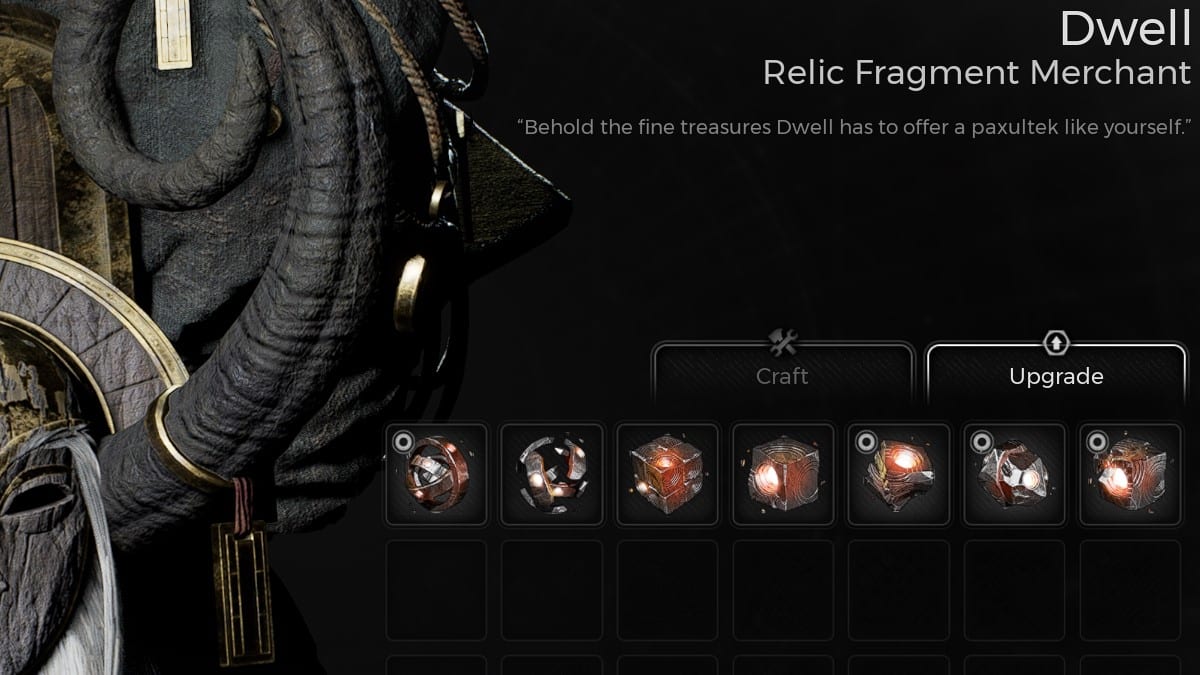Screen dimensions: 1200x675
Task: Switch to the Craft tab
Action: coord(782,375)
